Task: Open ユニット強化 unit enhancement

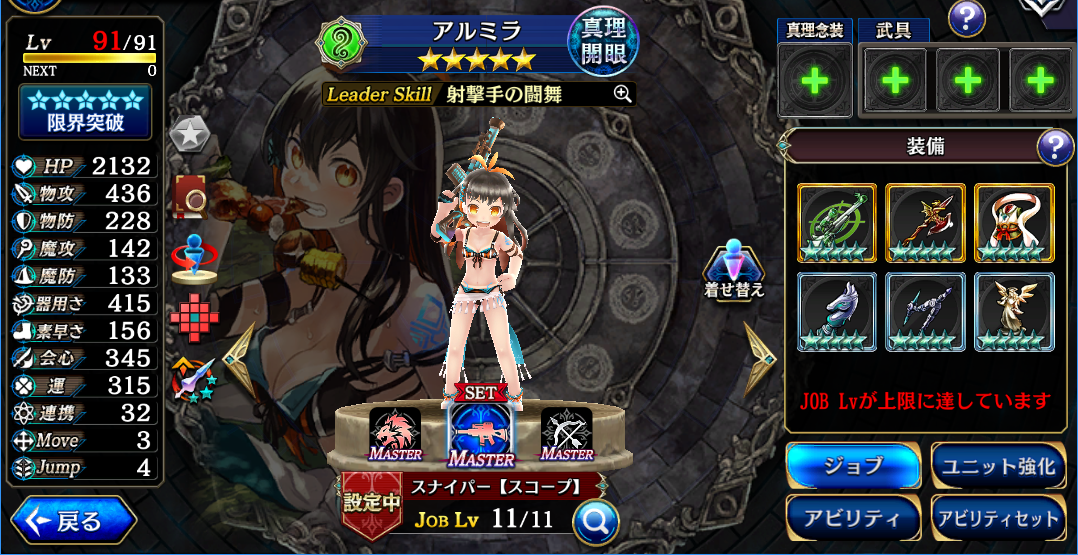Action: click(x=997, y=466)
